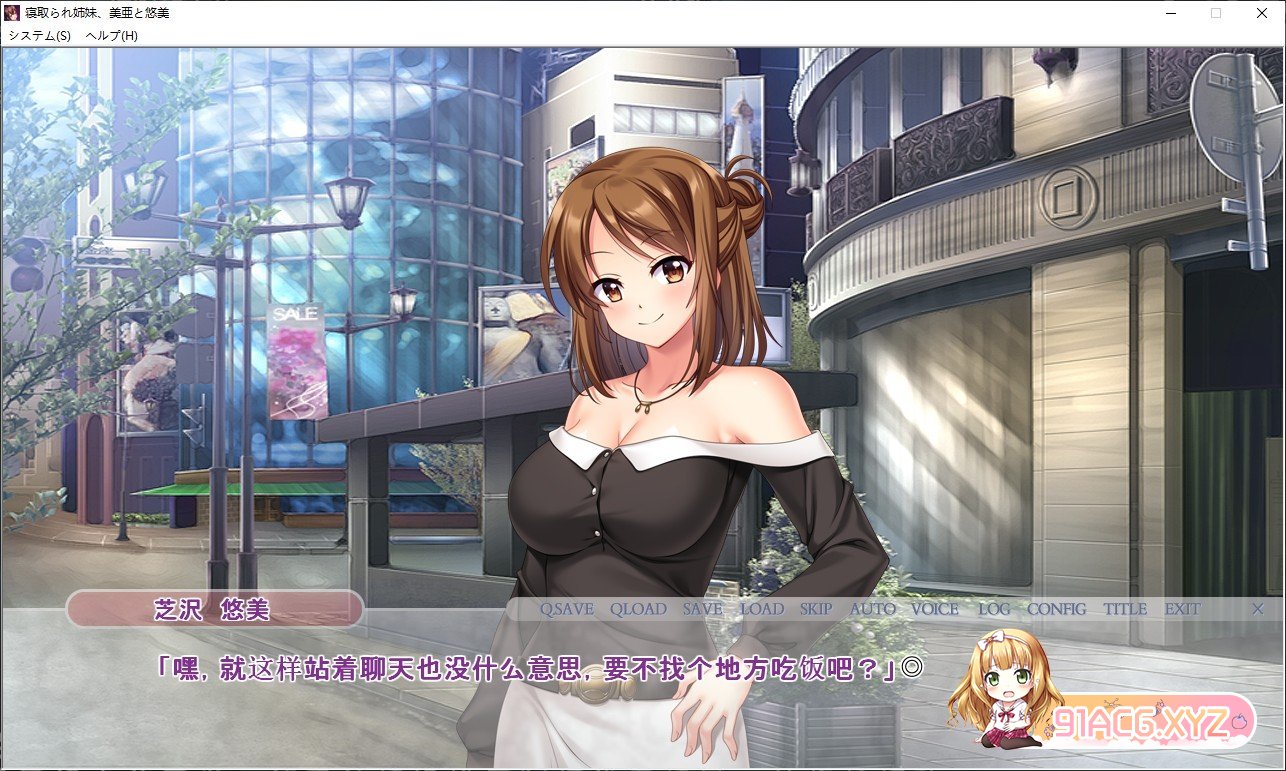This screenshot has width=1286, height=771.
Task: Activate SKIP to fast-forward text
Action: click(816, 609)
